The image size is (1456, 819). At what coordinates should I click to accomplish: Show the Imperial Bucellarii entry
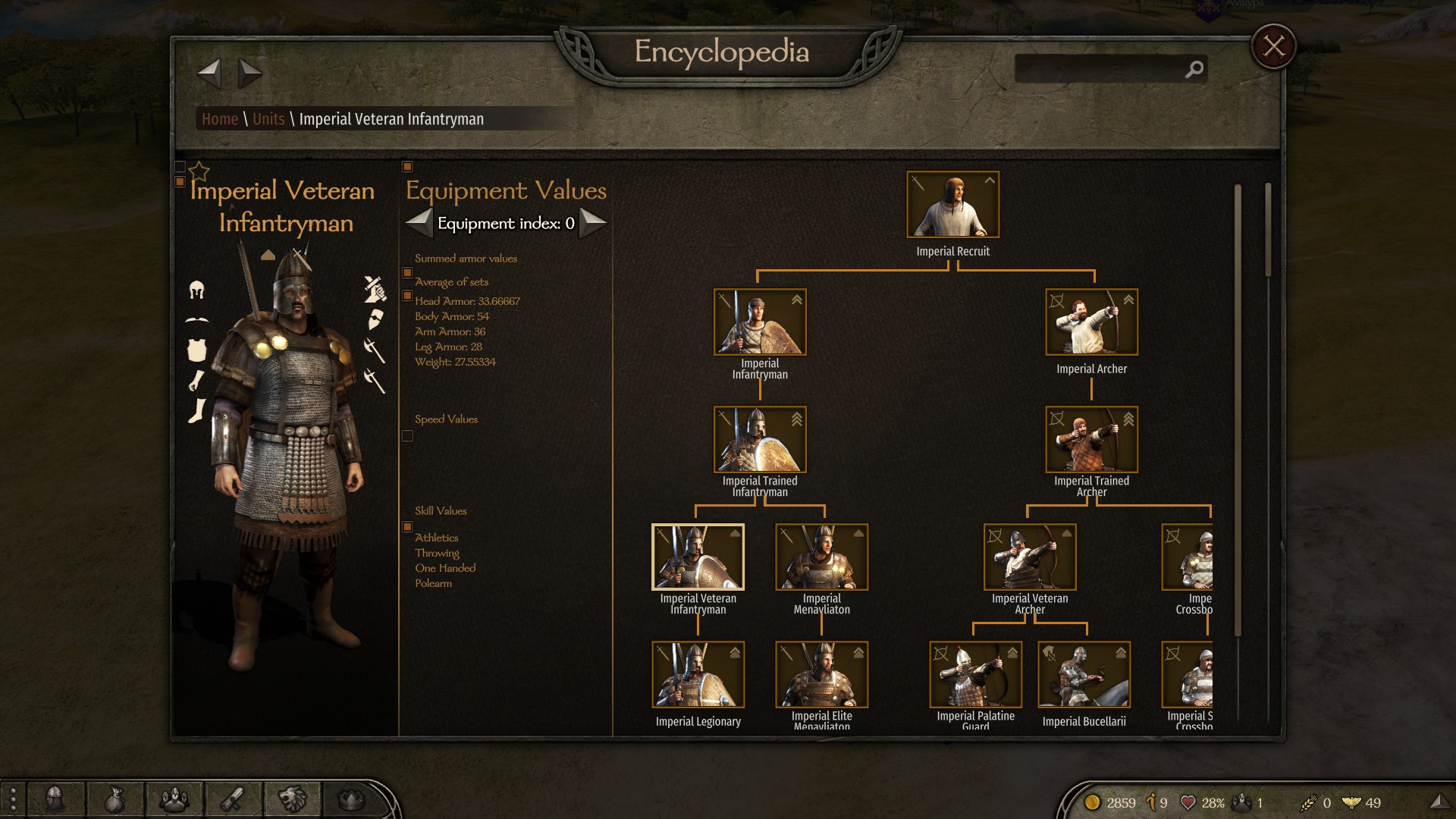pyautogui.click(x=1084, y=675)
